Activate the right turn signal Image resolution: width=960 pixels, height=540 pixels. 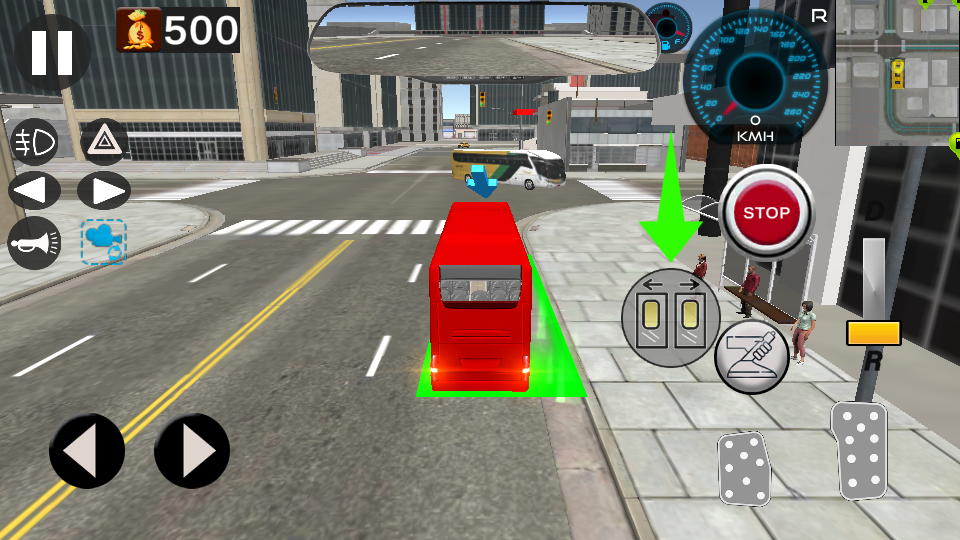point(104,190)
